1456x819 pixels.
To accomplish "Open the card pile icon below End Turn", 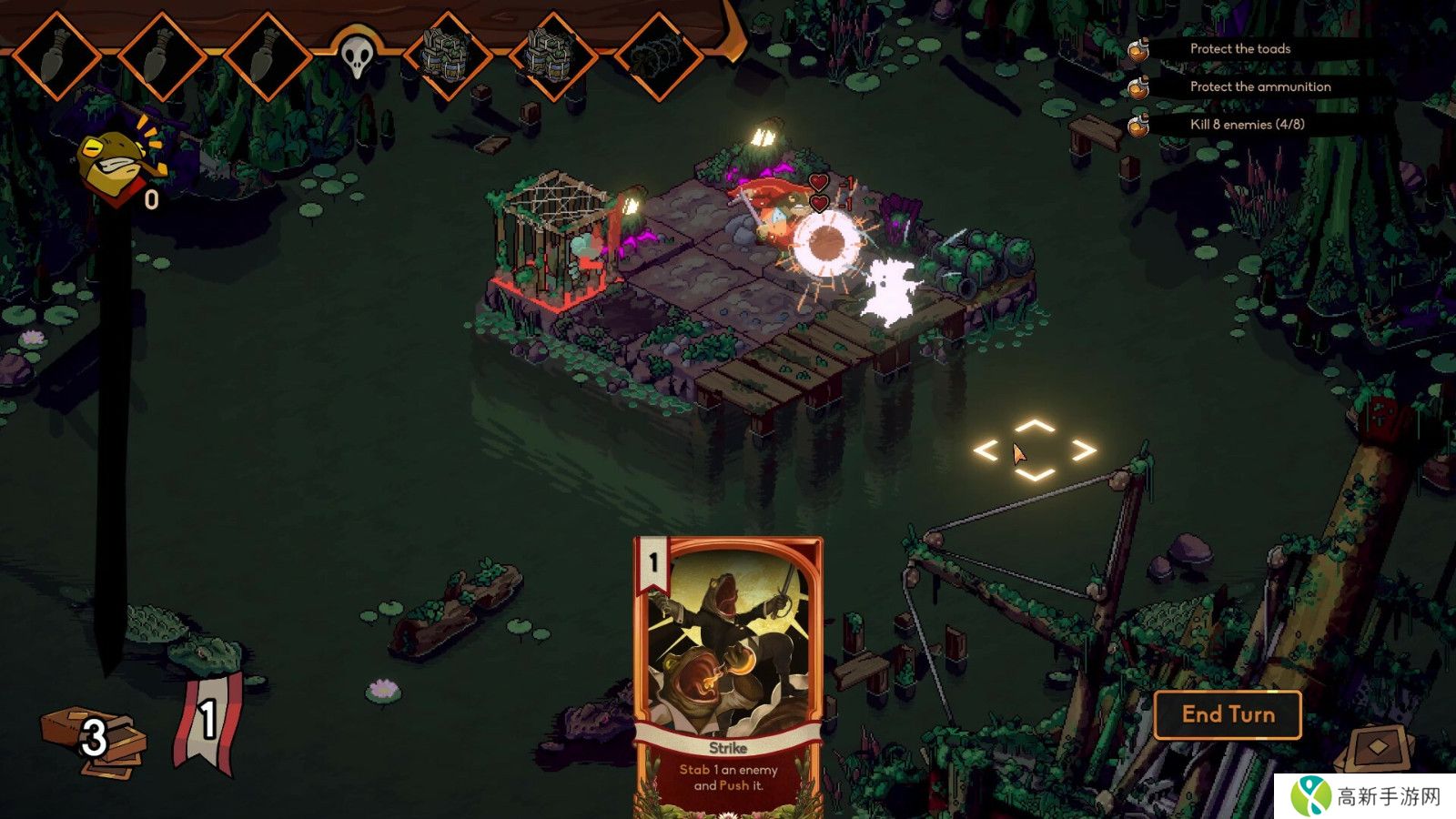I will coord(1379,748).
